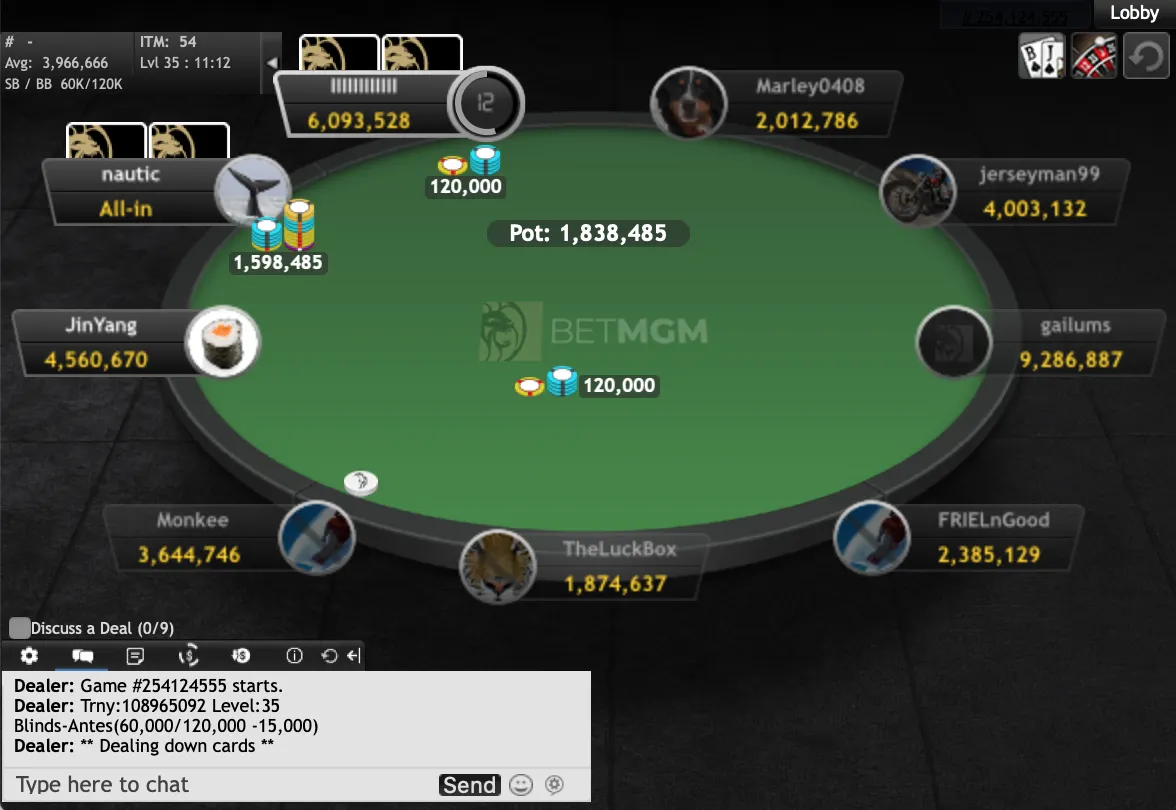Viewport: 1176px width, 810px height.
Task: Click the chat panel replay arrow icon
Action: 329,656
